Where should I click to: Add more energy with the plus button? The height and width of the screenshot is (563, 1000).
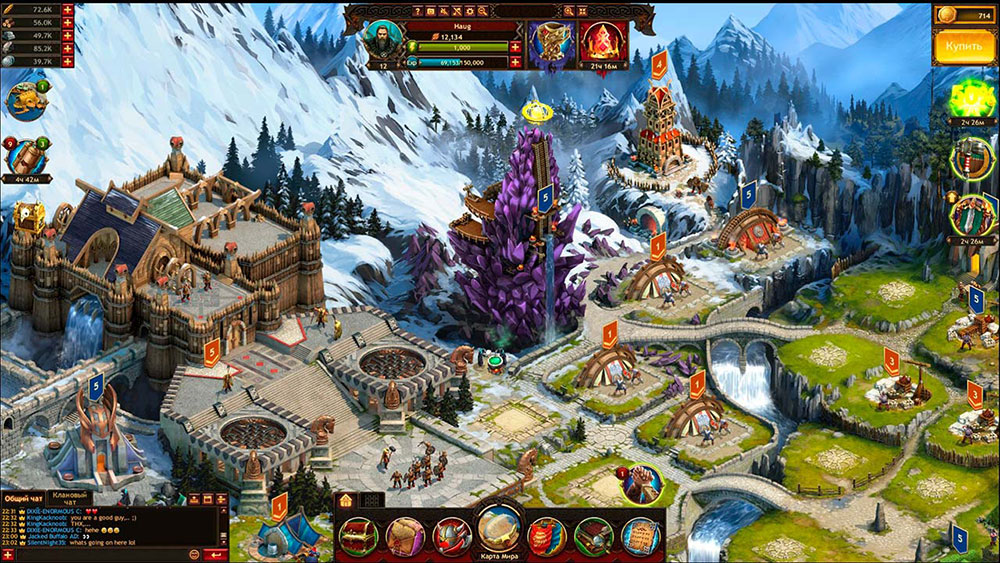(x=516, y=47)
